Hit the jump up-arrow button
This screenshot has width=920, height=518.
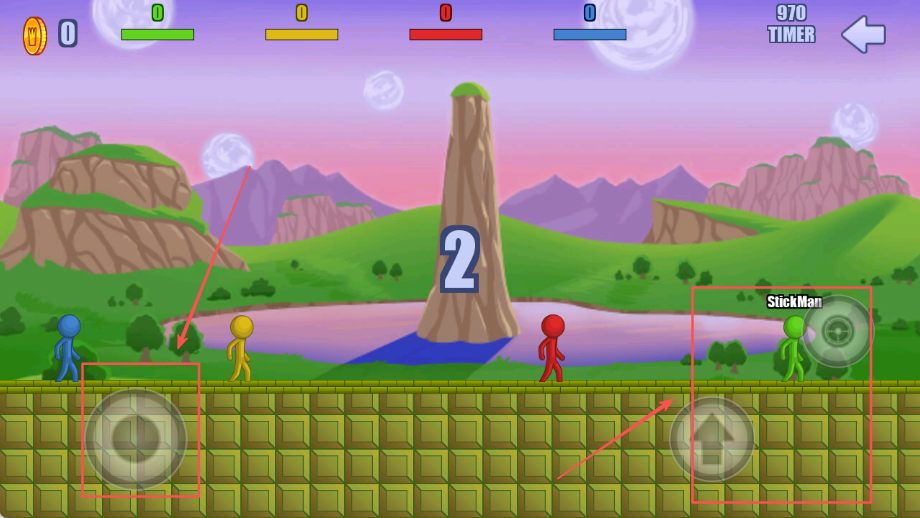pyautogui.click(x=712, y=440)
